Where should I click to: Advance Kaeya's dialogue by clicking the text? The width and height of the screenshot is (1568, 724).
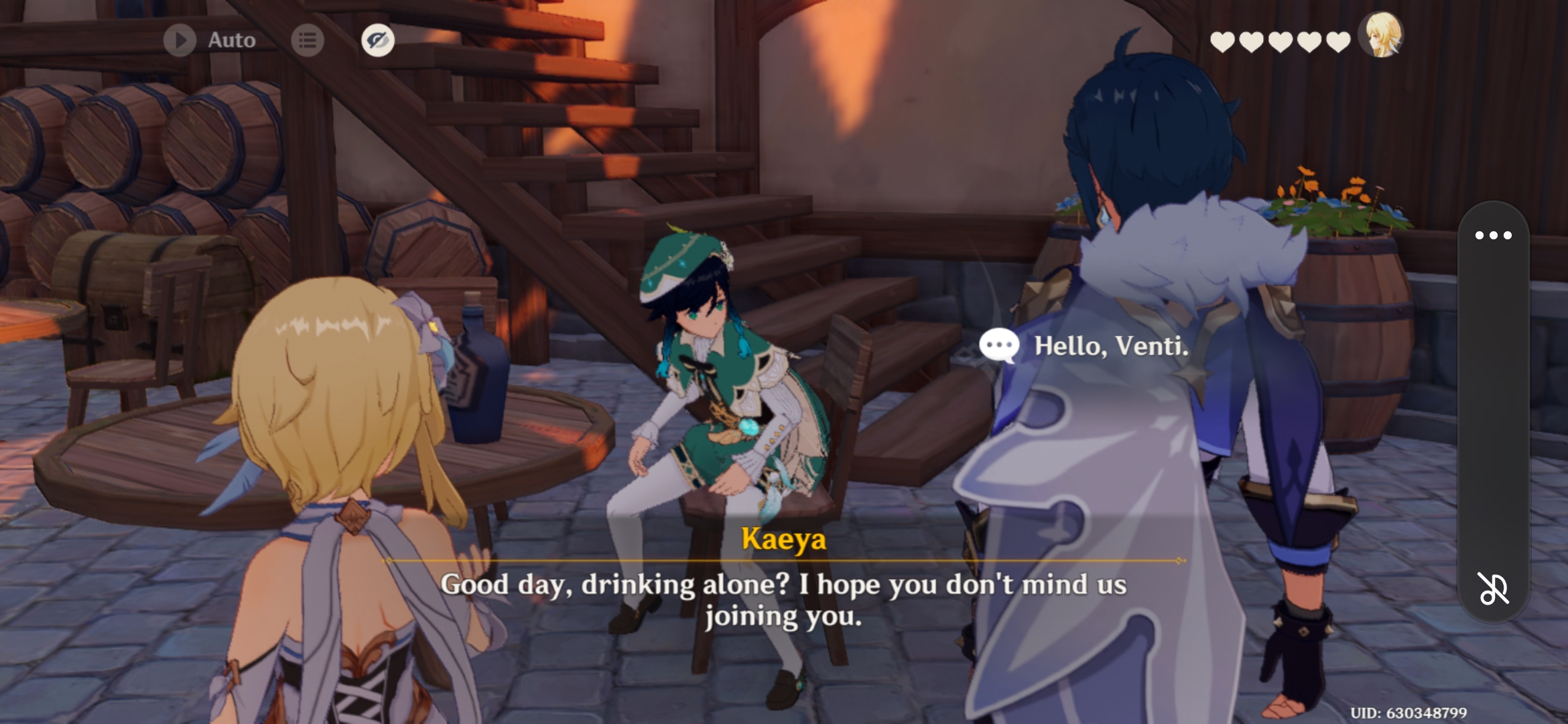[784, 600]
